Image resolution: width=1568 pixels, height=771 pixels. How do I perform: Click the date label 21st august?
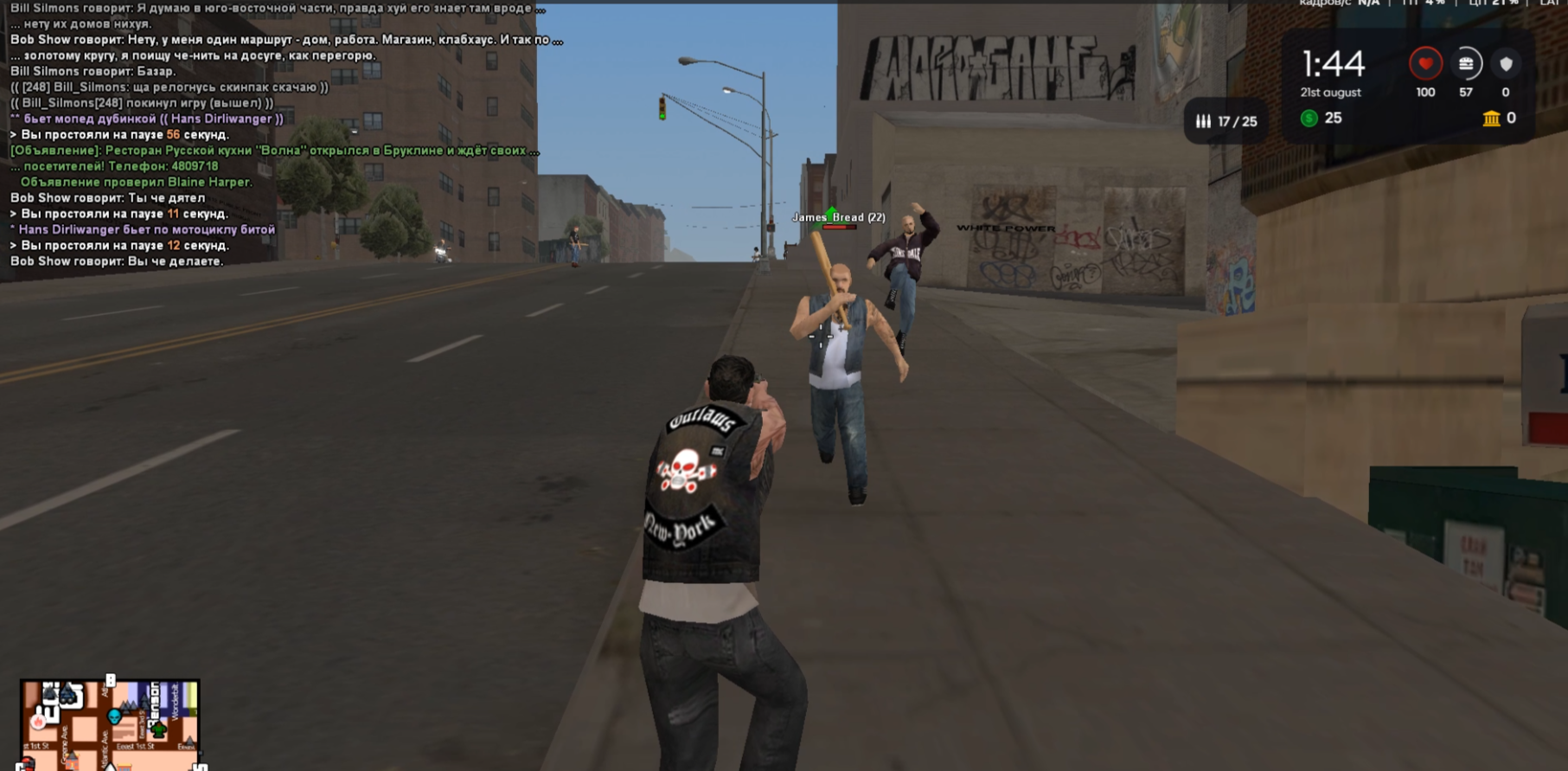(1330, 92)
